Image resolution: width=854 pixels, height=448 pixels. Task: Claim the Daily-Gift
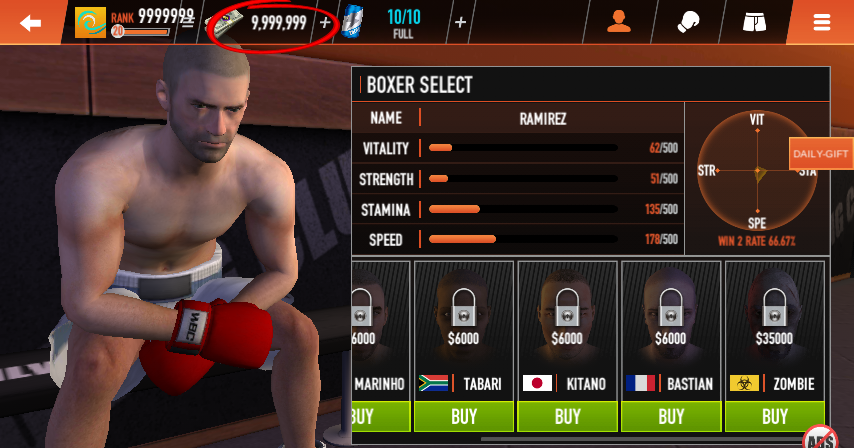tap(820, 154)
